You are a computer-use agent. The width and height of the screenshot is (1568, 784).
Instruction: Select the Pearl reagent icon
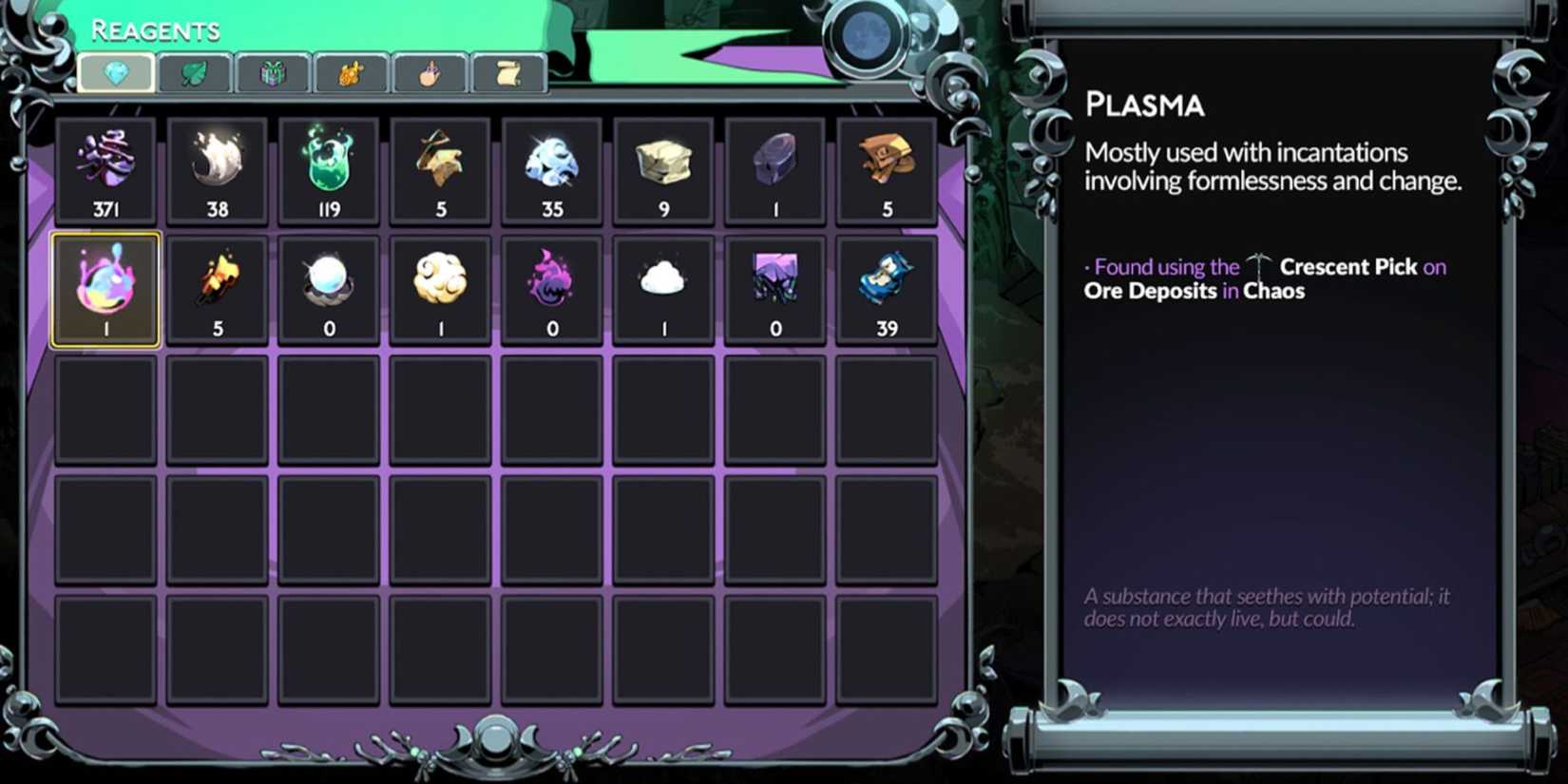[329, 287]
